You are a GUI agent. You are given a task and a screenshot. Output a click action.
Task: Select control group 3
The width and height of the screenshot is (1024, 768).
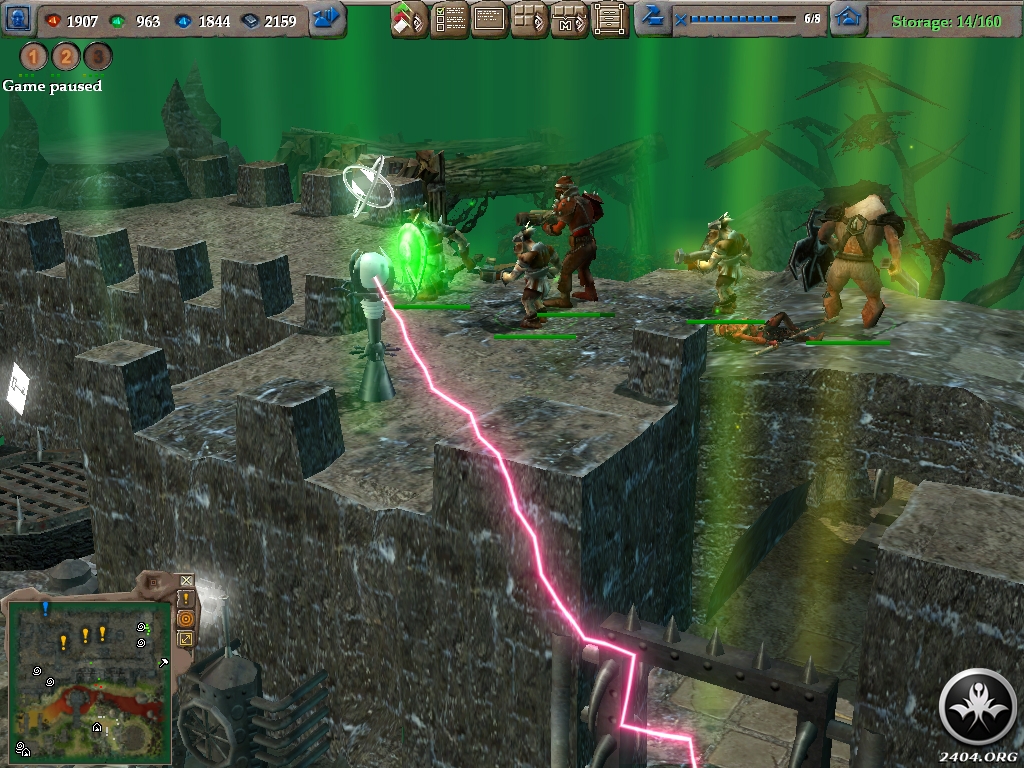click(97, 57)
